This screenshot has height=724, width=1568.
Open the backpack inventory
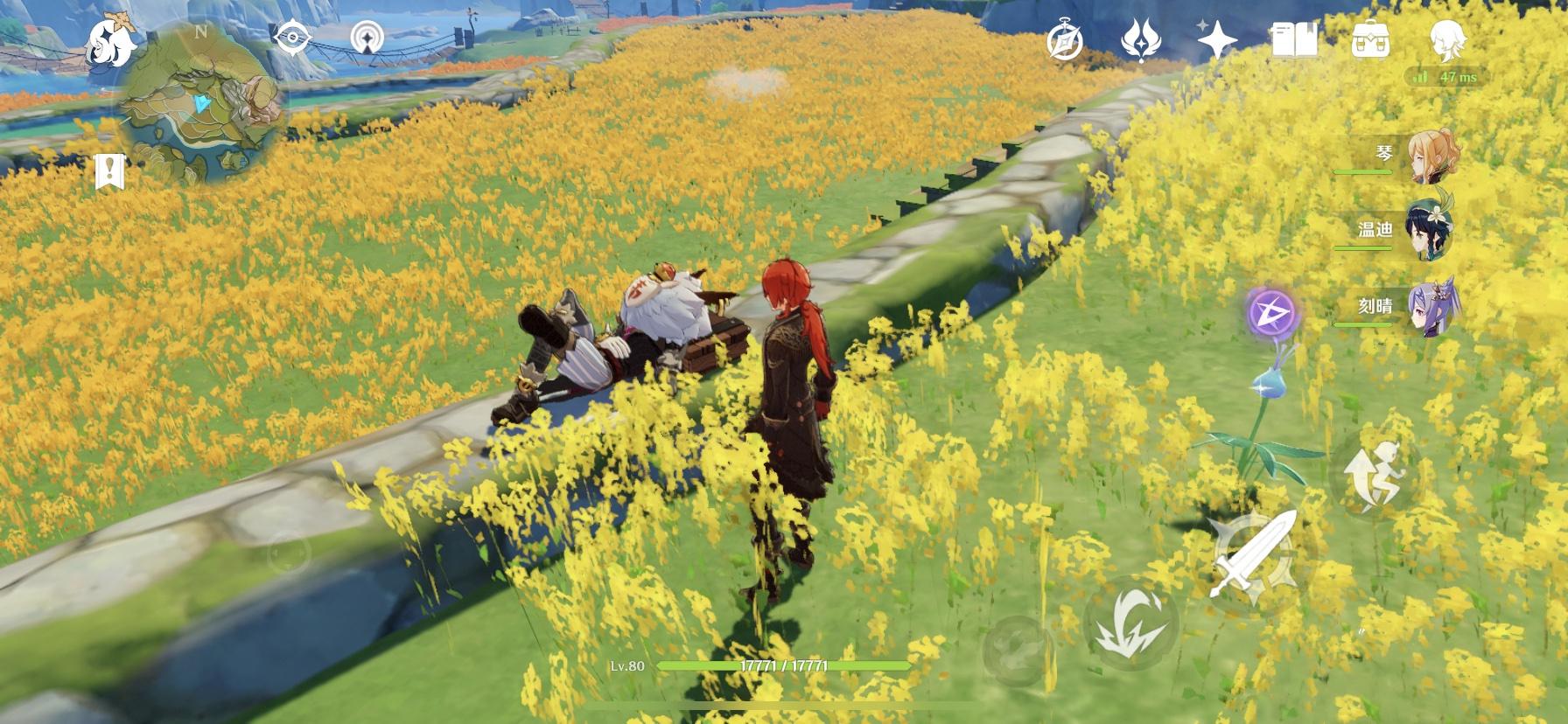click(1370, 40)
